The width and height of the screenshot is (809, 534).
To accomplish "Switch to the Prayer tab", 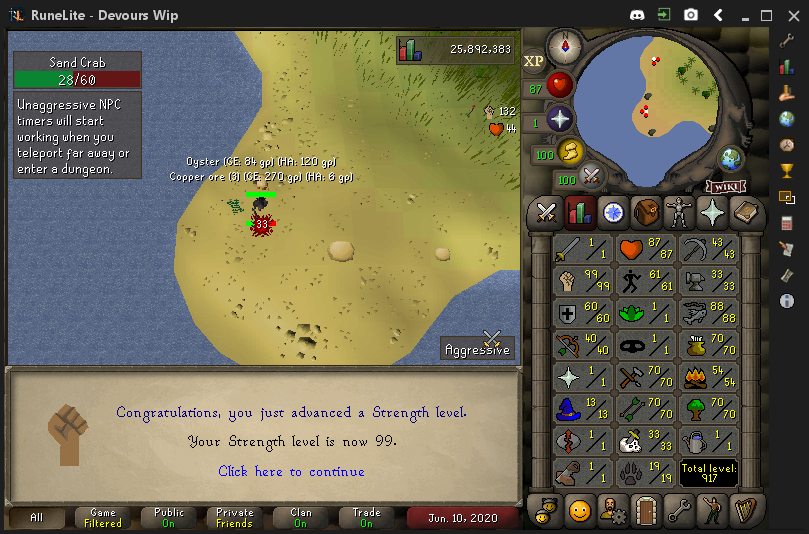I will [x=712, y=212].
